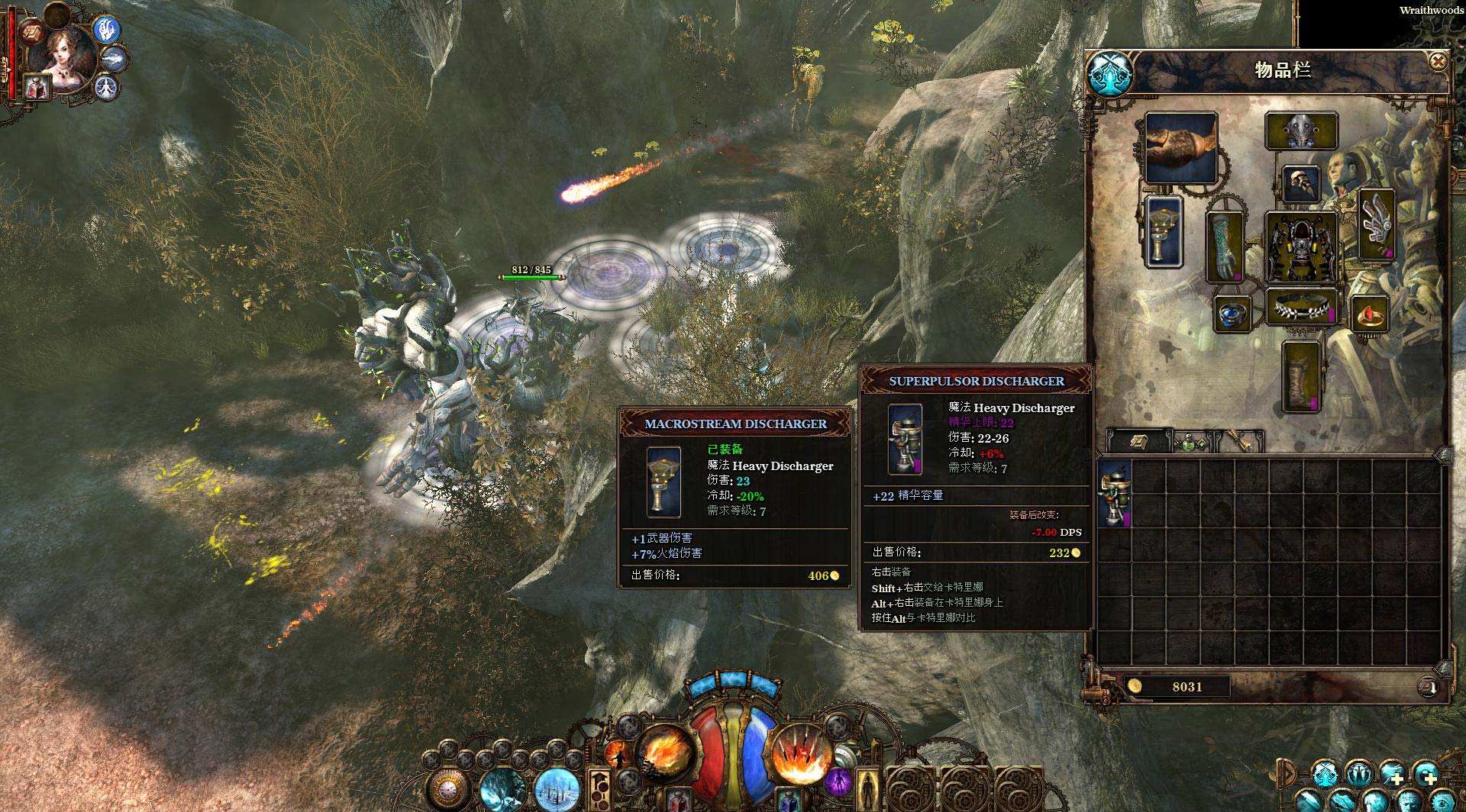Click the teal gauntlet arm slot
Screen dimensions: 1466x812
(1225, 247)
